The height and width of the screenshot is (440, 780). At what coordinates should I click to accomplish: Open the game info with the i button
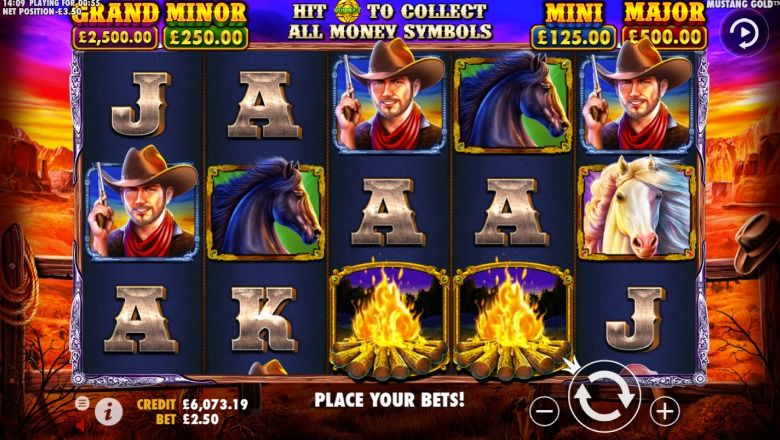(x=108, y=409)
